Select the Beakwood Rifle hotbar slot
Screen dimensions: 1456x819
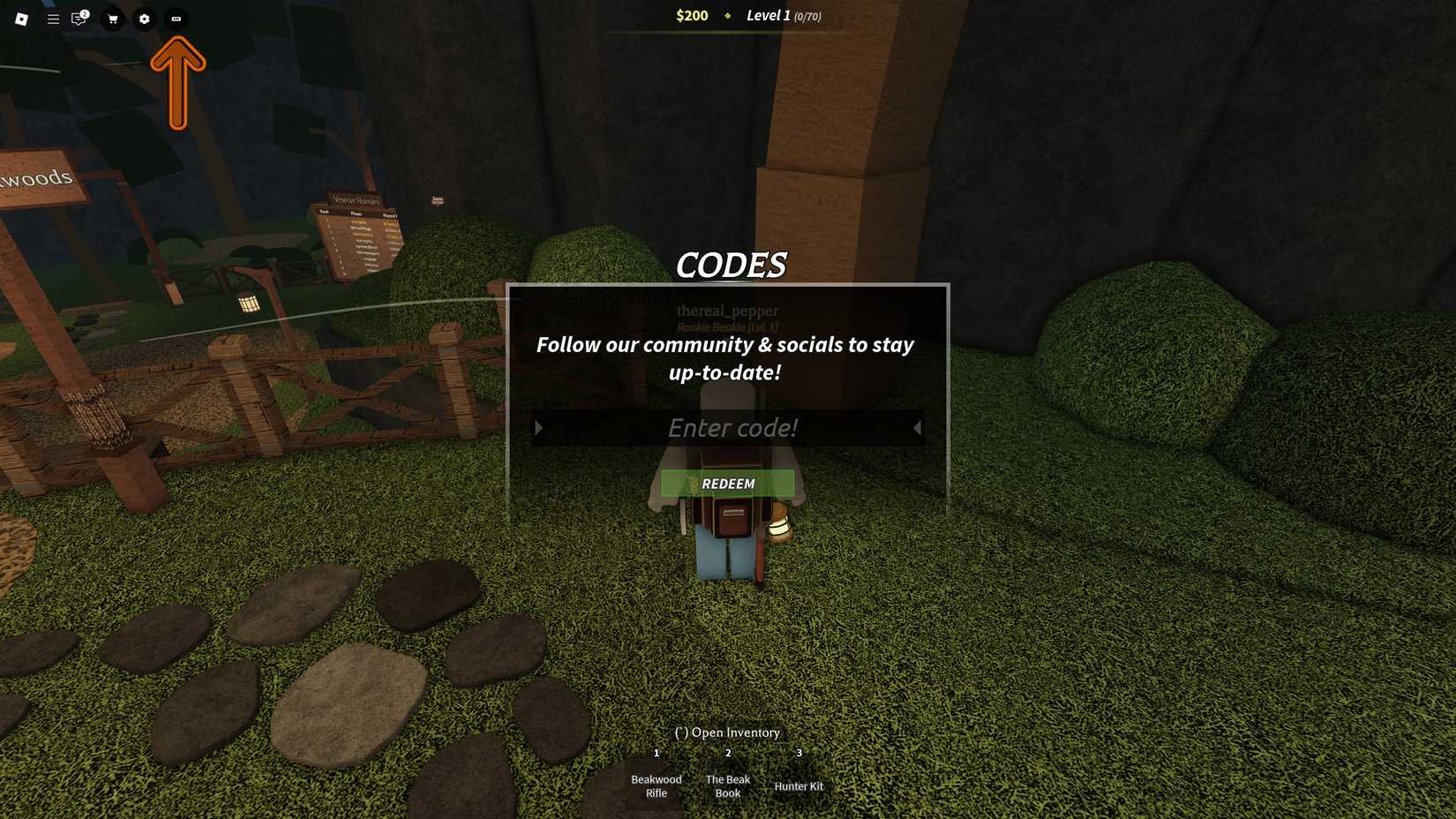(657, 785)
